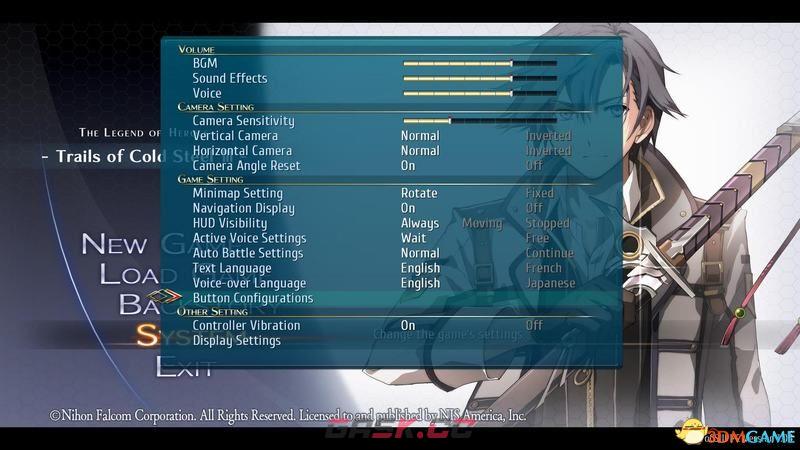Turn Camera Angle Reset Off
Image resolution: width=800 pixels, height=450 pixels.
click(x=534, y=166)
